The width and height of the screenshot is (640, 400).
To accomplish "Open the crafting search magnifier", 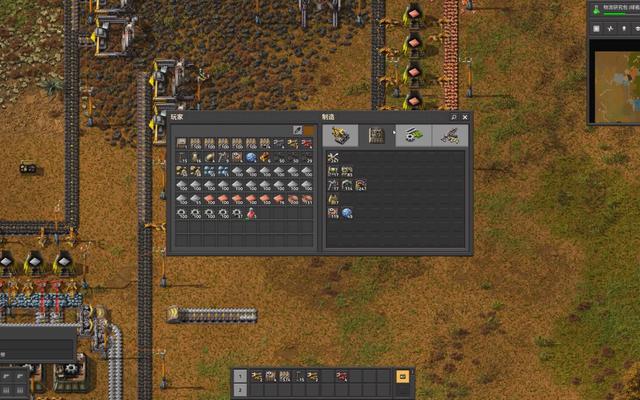I will click(x=453, y=117).
